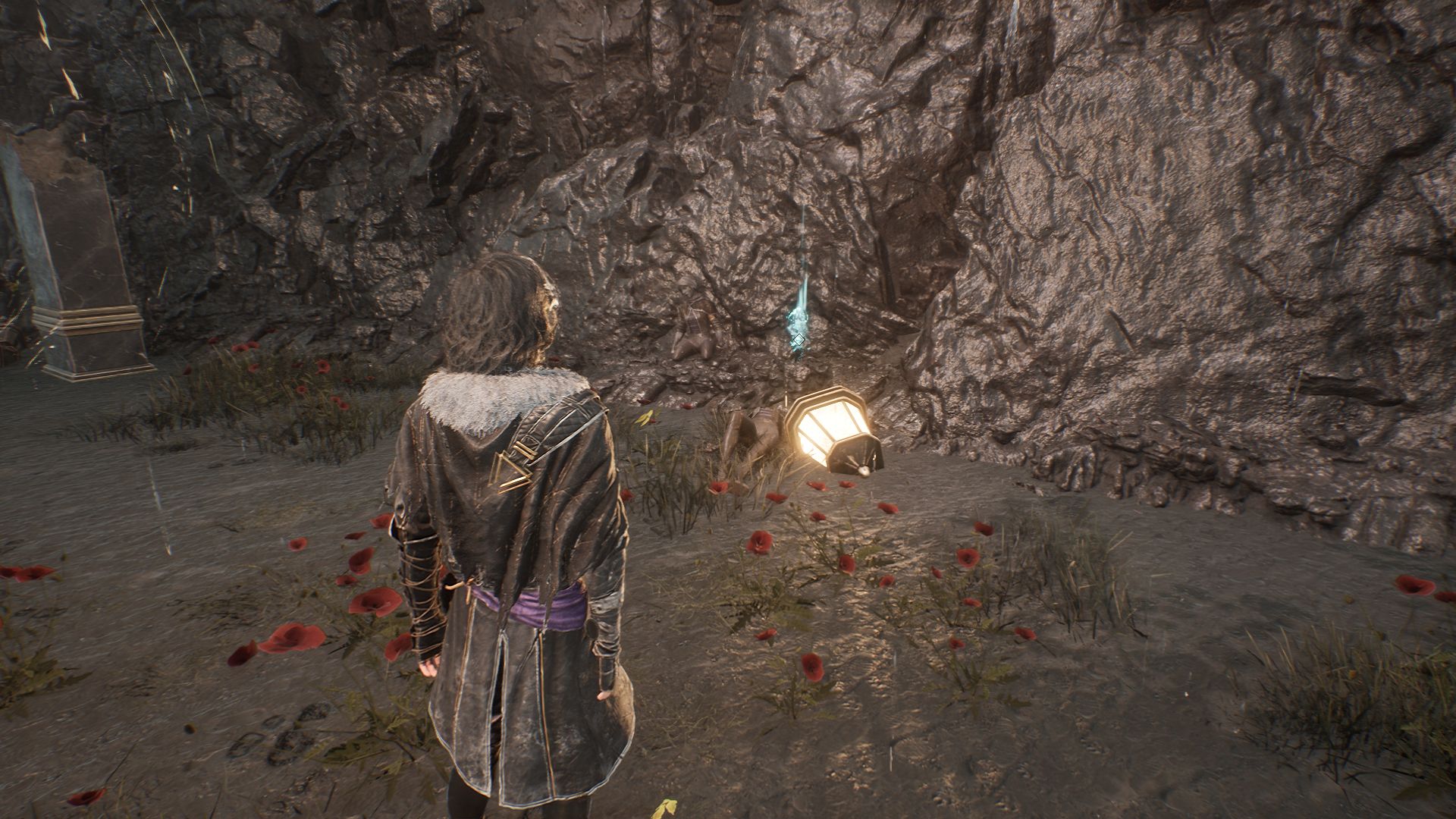The height and width of the screenshot is (819, 1456).
Task: Select the diamond interaction marker on glowing pickup
Action: (x=799, y=339)
